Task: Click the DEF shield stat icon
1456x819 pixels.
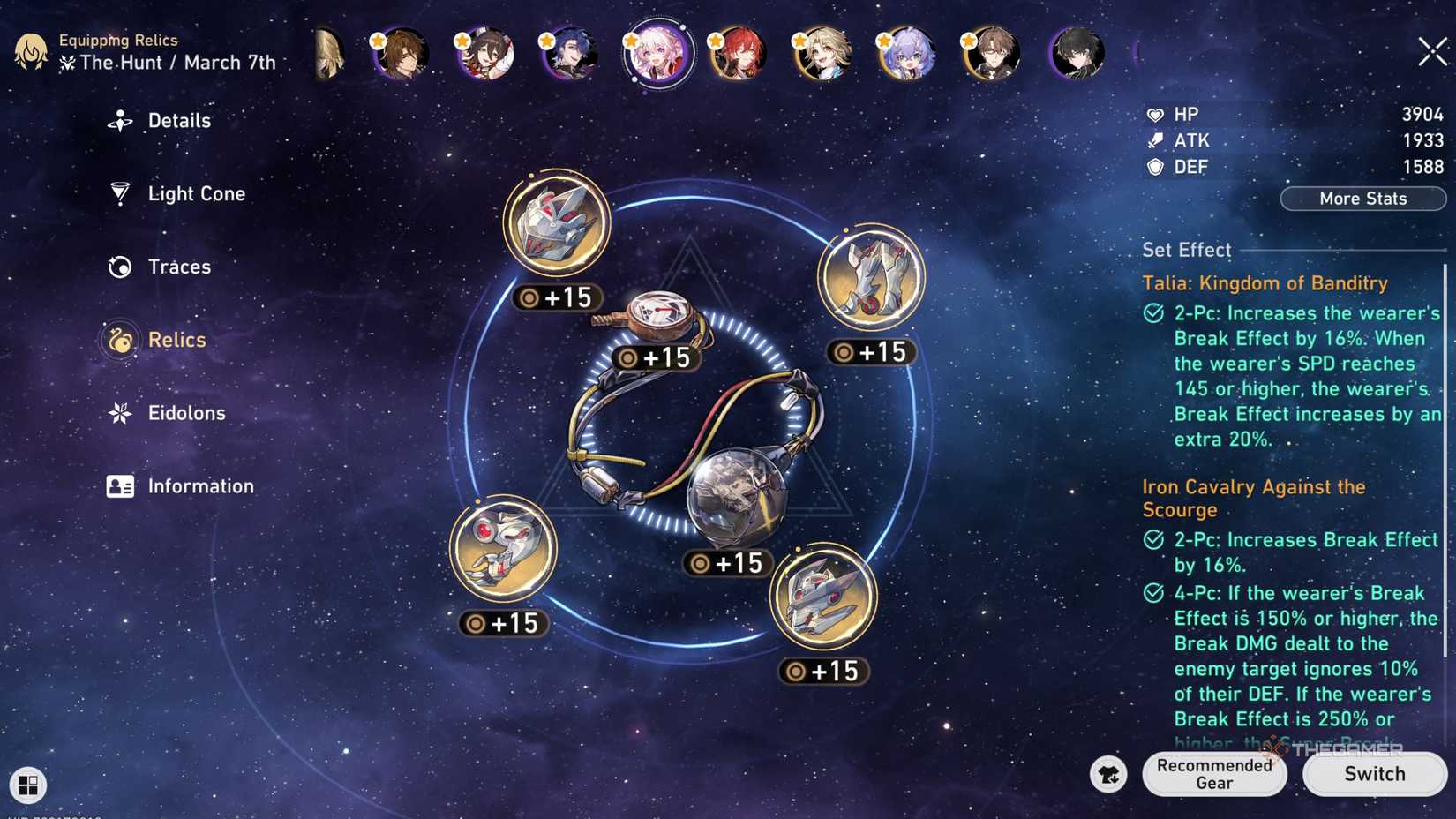Action: pos(1154,166)
